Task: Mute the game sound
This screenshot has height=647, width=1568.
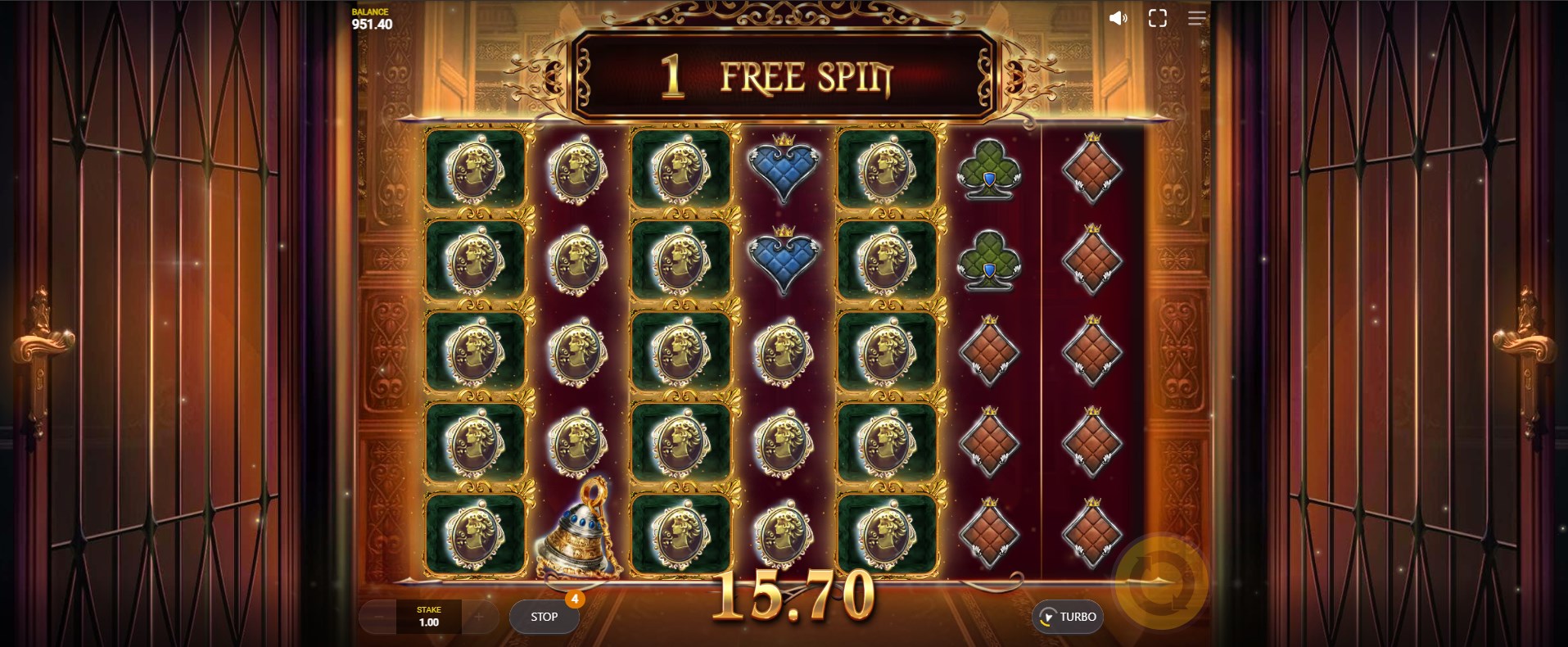Action: click(x=1118, y=18)
